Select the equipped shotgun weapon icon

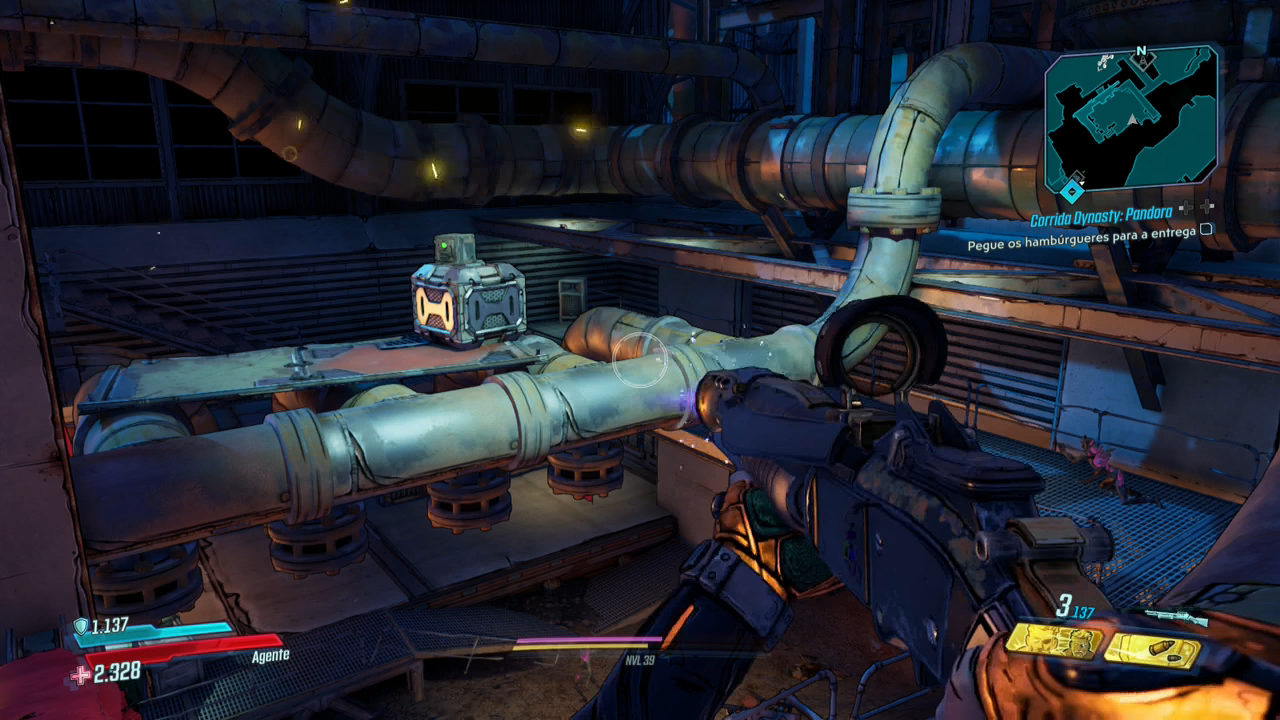(1175, 617)
